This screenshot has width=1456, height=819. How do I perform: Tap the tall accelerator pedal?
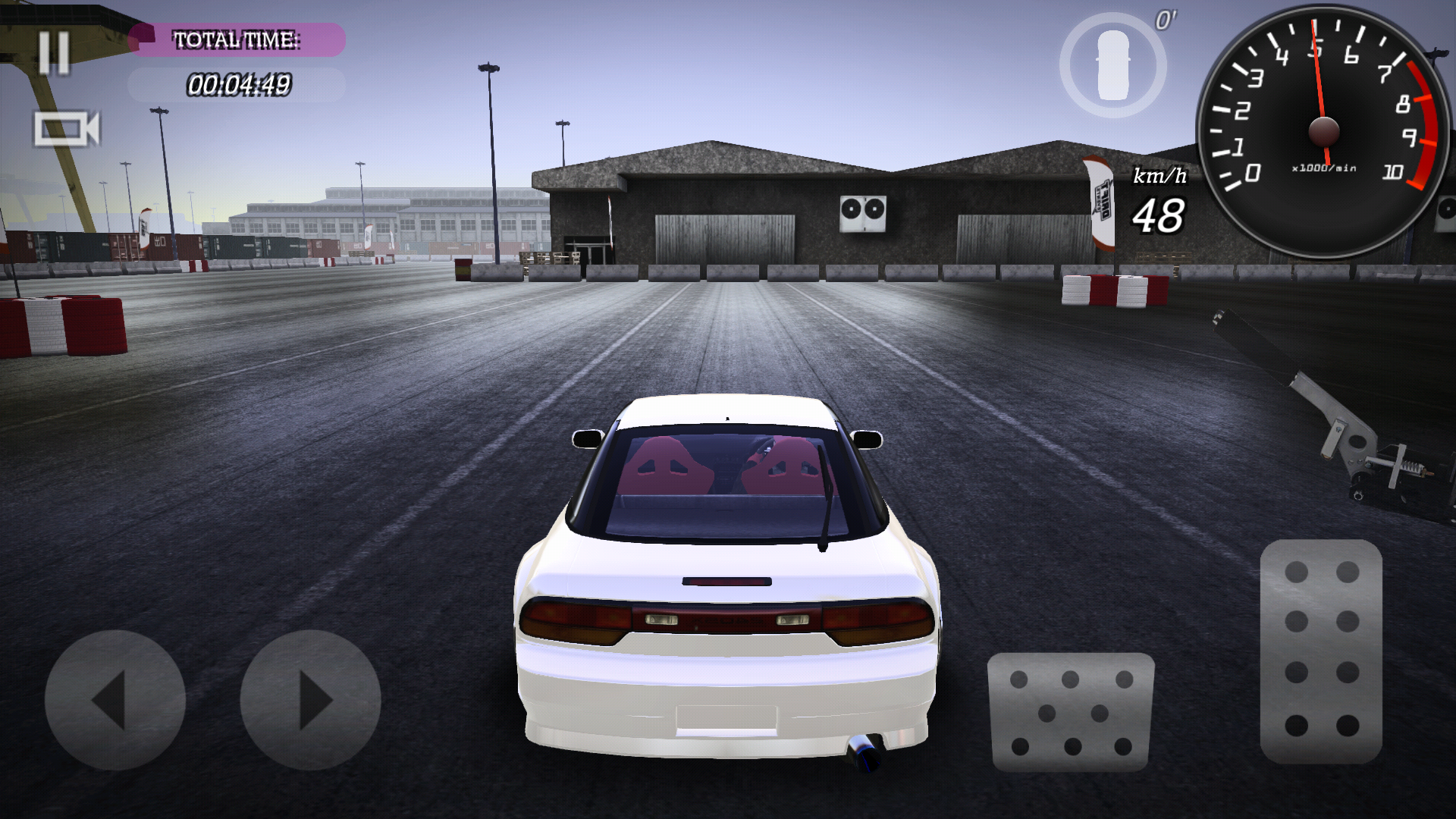click(x=1321, y=651)
